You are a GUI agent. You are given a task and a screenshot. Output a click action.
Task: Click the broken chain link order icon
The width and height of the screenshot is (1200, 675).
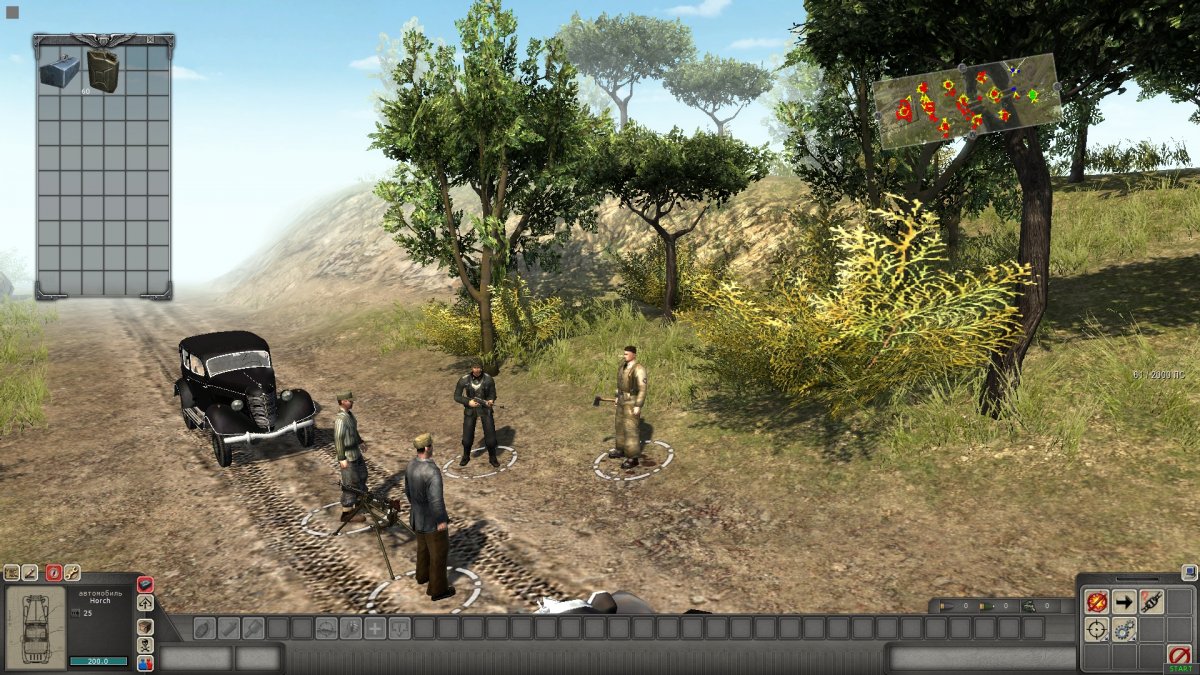[1152, 602]
